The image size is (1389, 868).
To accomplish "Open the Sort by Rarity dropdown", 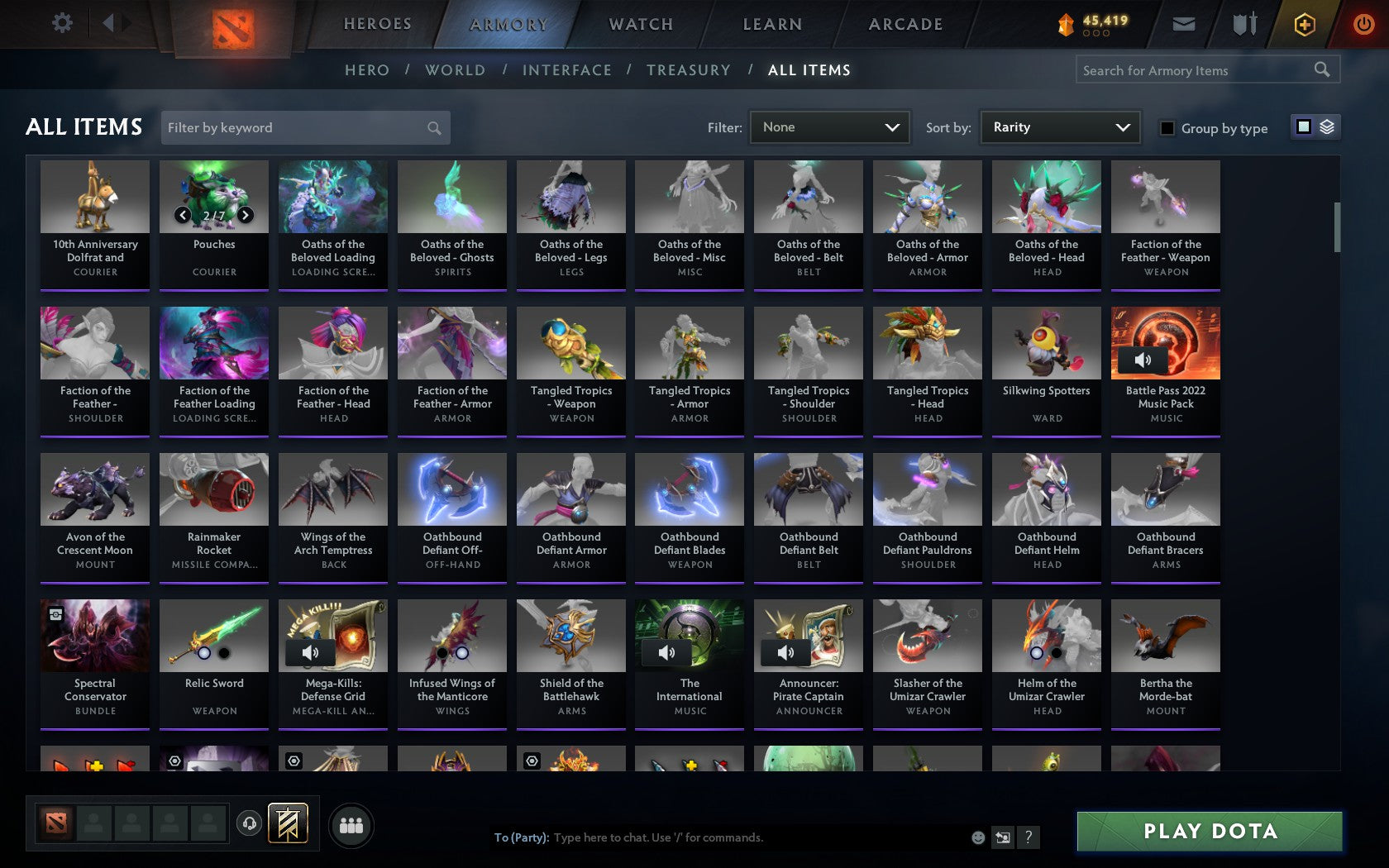I will click(1059, 127).
